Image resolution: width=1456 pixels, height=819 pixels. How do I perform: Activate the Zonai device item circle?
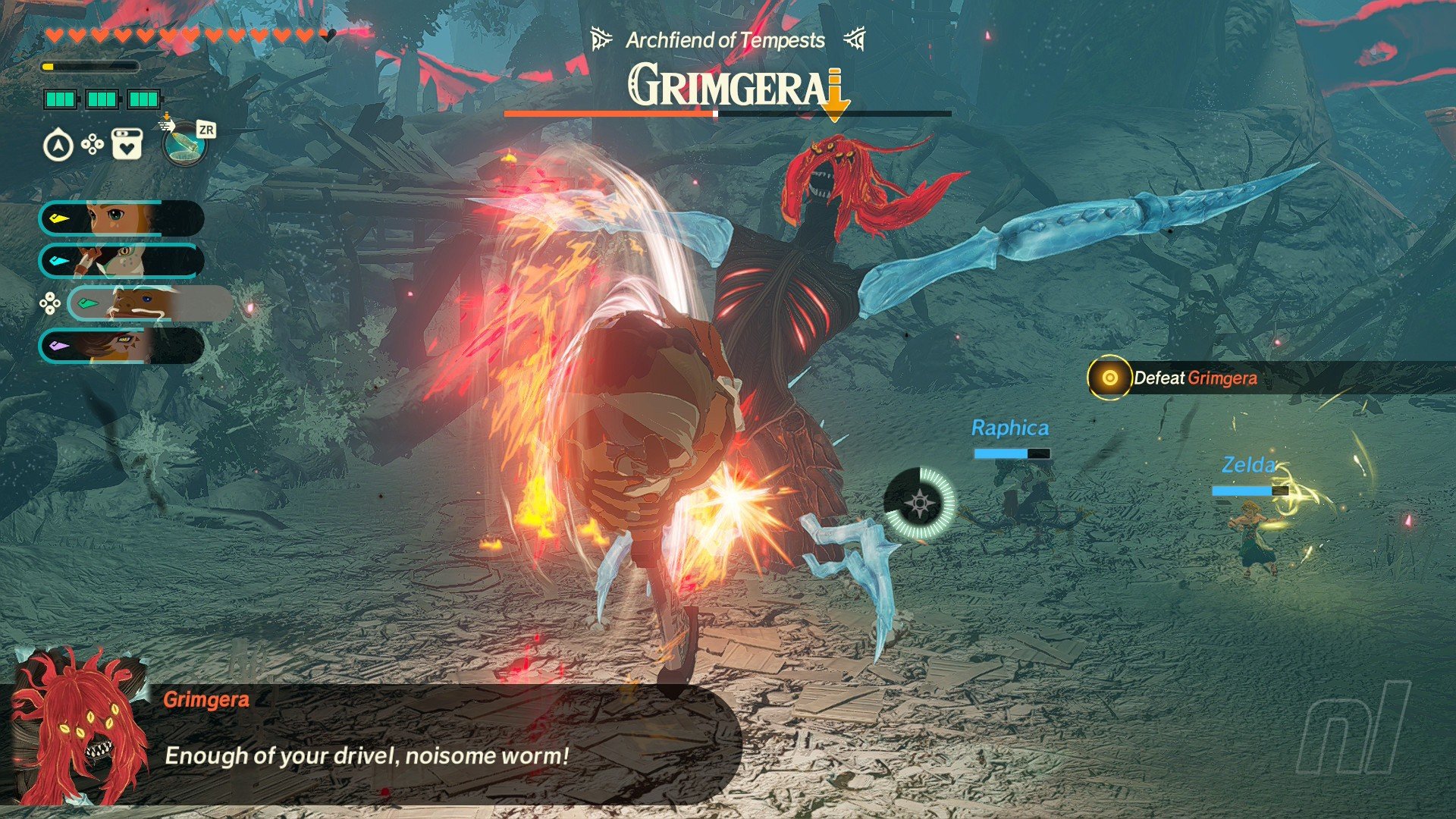[x=184, y=143]
